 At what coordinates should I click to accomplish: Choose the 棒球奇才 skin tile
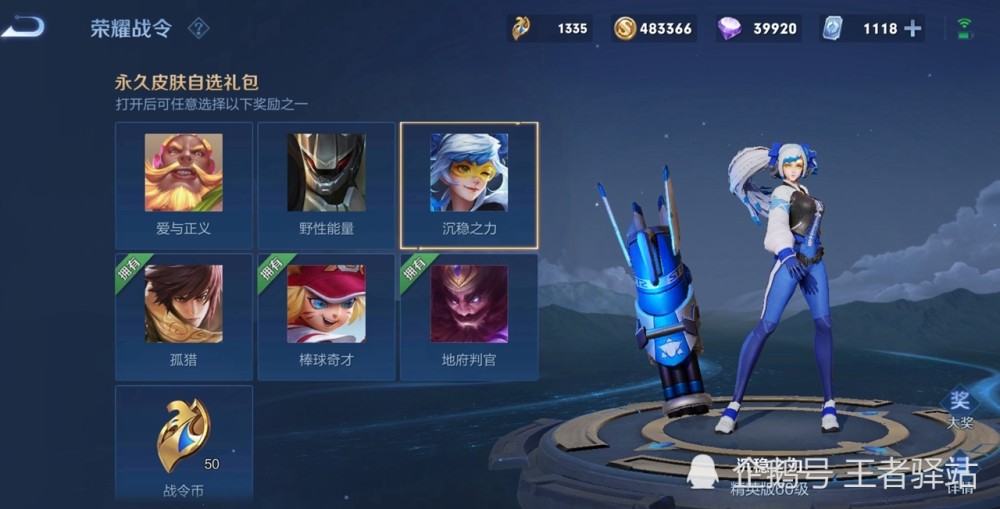point(326,316)
